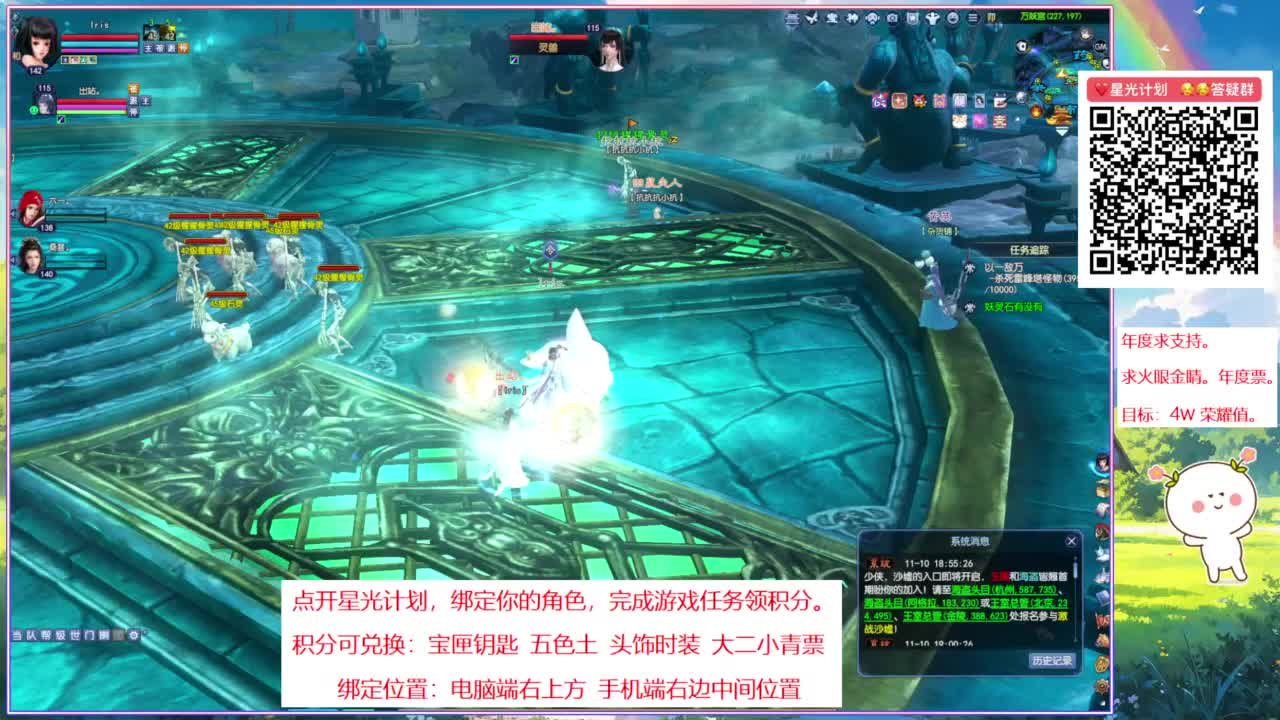Click the 宝 treasure icon in the top toolbar

click(x=832, y=17)
